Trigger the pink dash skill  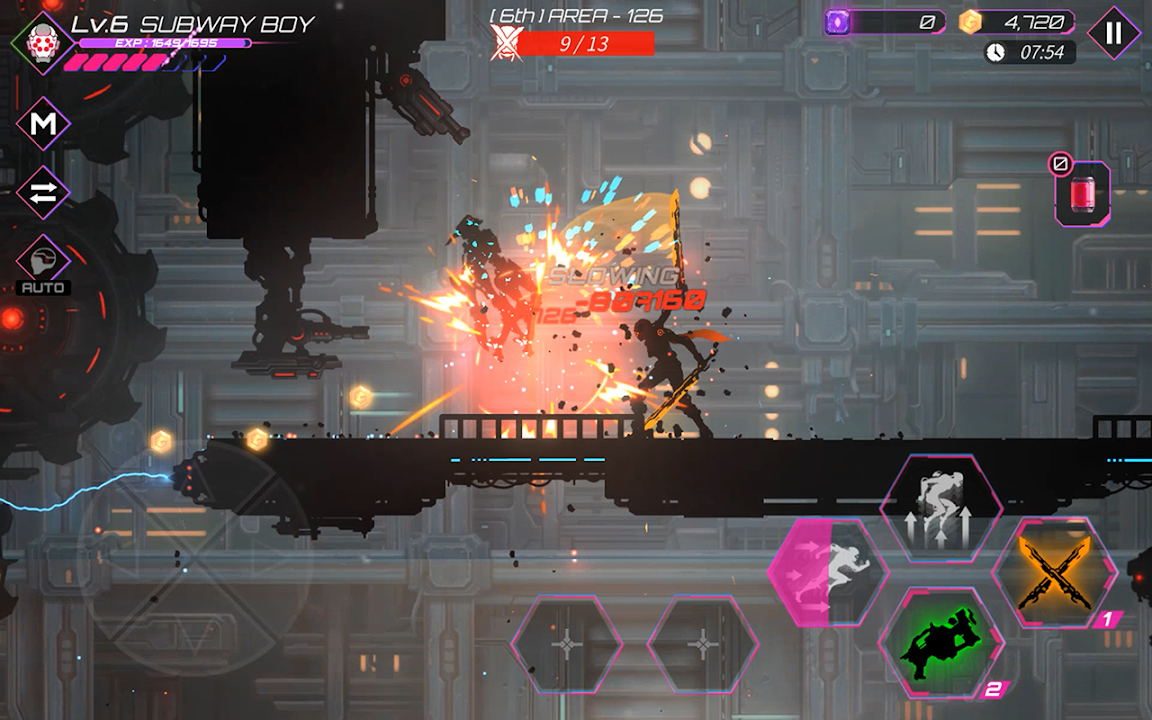[828, 572]
